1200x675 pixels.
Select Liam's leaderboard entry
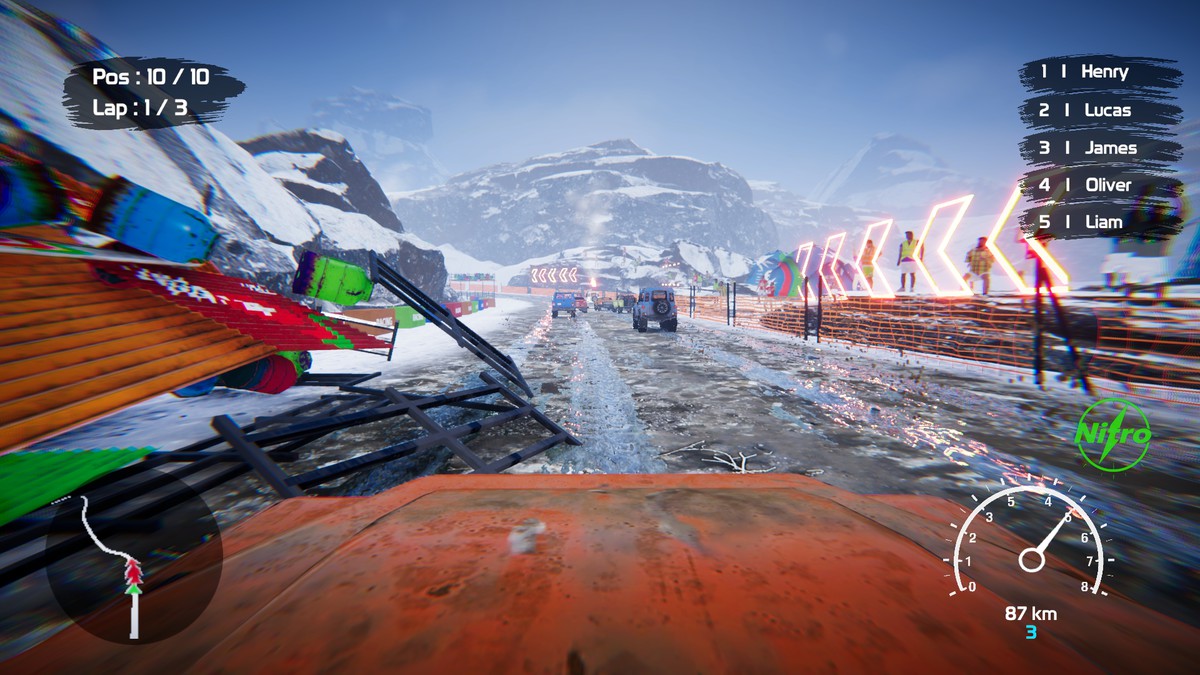[x=1099, y=222]
